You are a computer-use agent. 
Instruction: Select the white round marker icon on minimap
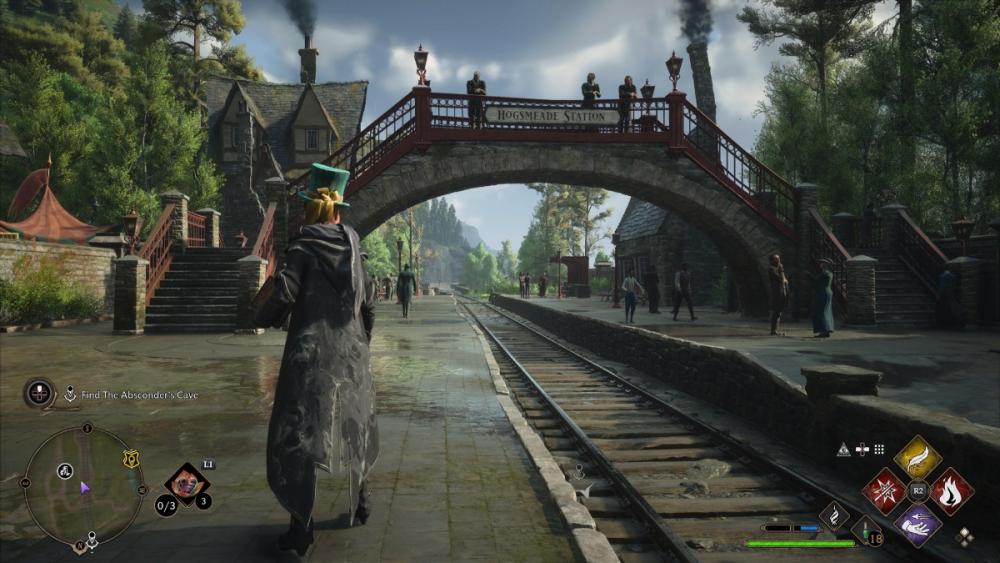[65, 471]
